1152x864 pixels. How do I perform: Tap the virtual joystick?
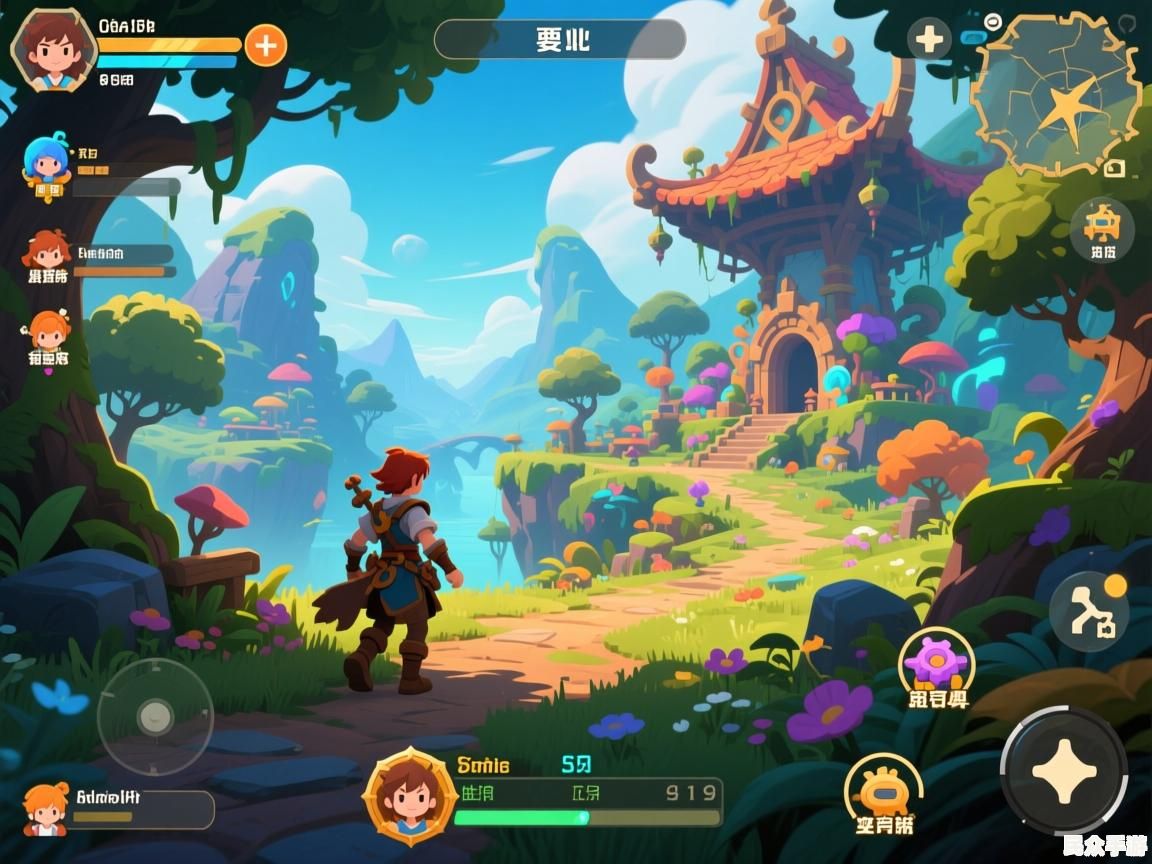(x=155, y=715)
